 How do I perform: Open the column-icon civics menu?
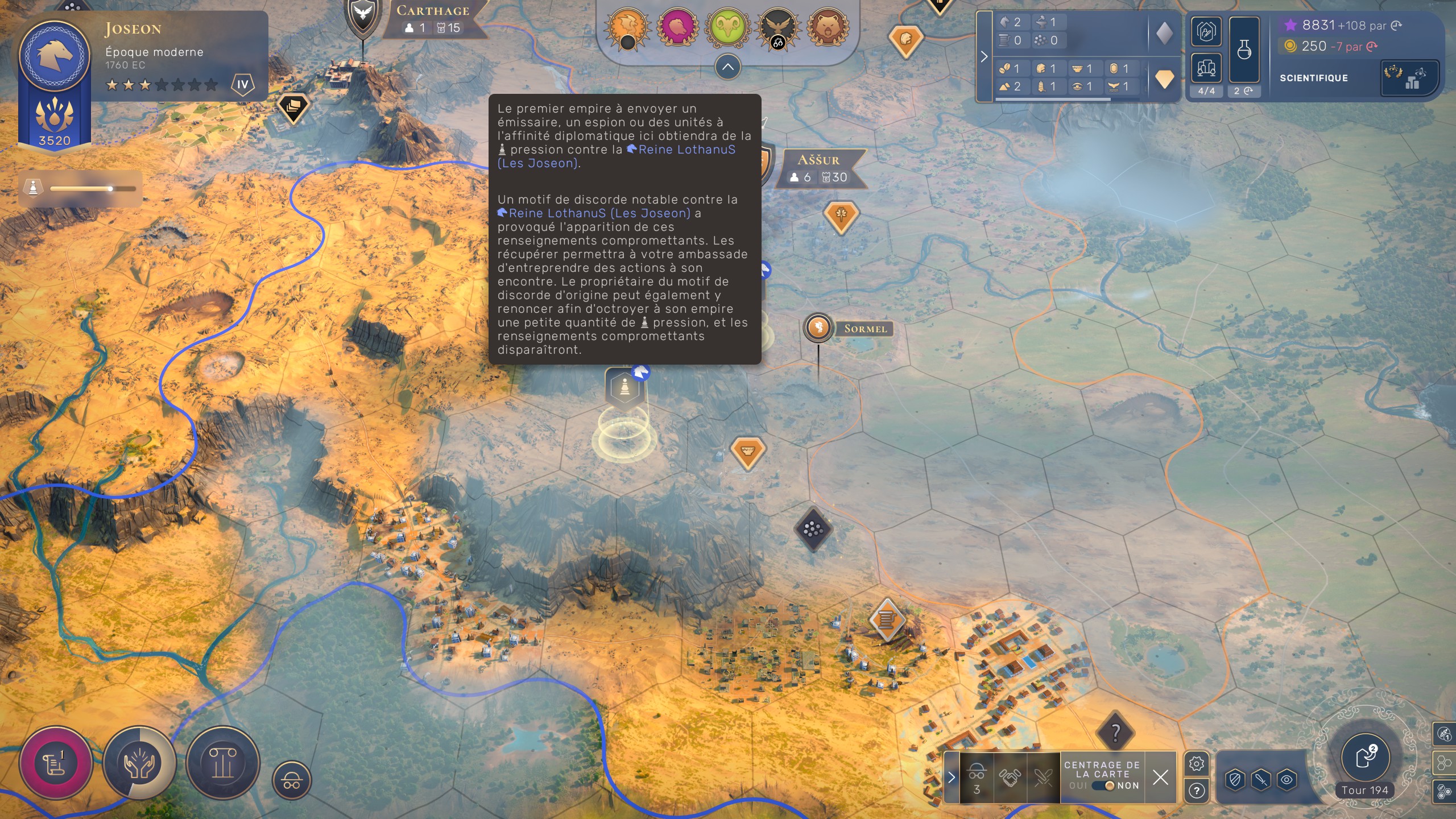coord(222,763)
